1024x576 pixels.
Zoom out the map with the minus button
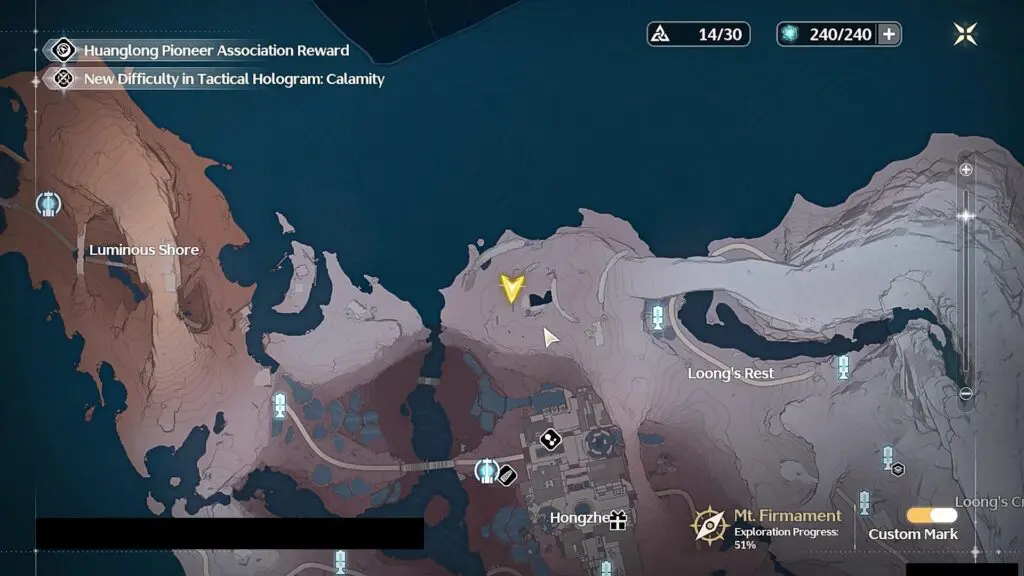(966, 394)
